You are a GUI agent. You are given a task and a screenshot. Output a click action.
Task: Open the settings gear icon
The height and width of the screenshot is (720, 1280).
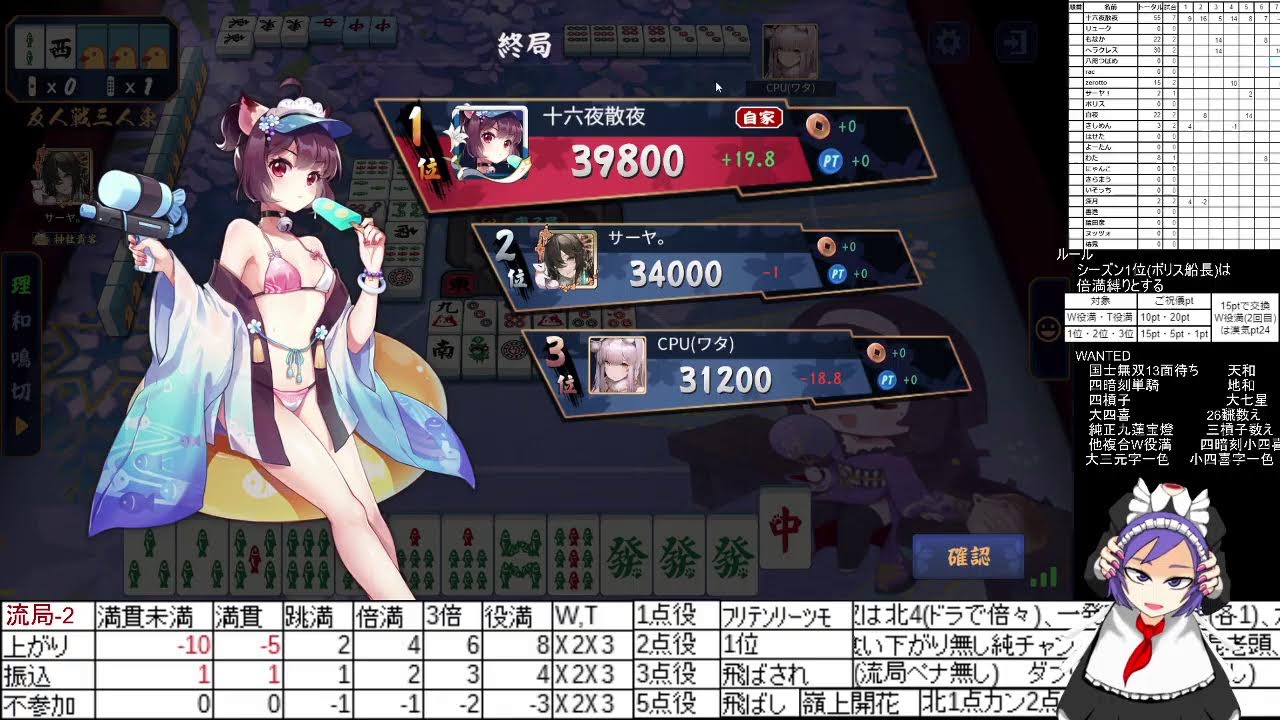click(948, 39)
